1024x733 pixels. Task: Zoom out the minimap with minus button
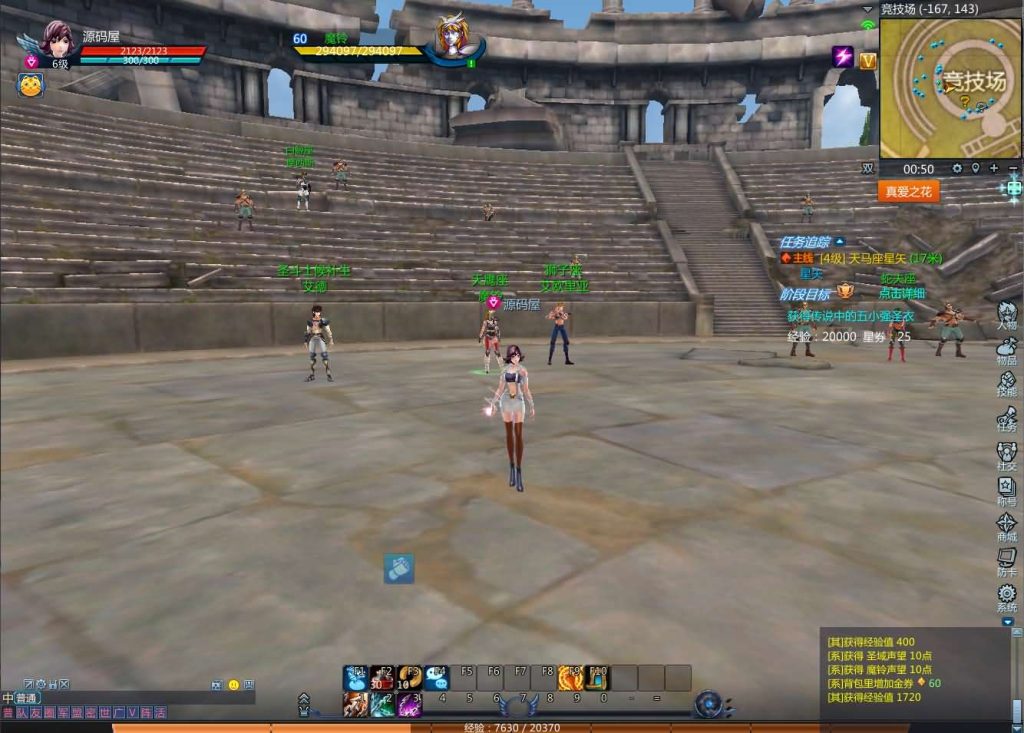pos(1013,169)
